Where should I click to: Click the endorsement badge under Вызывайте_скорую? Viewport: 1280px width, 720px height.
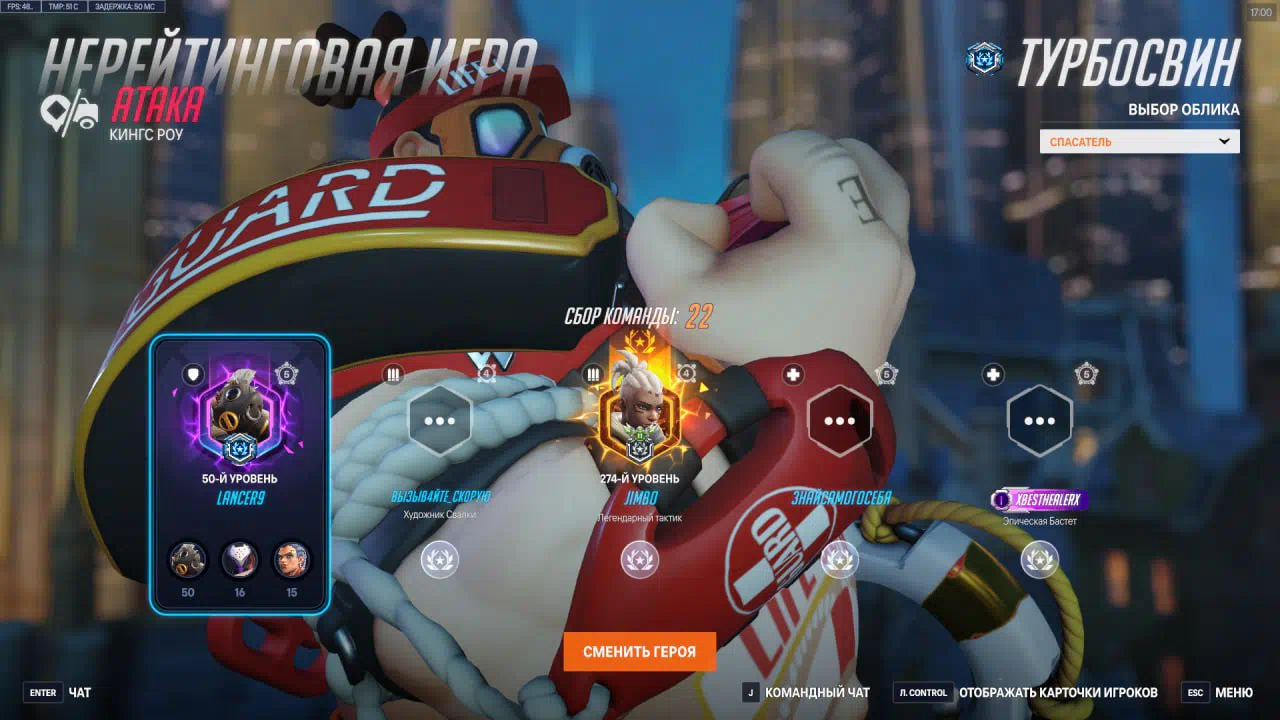point(440,560)
